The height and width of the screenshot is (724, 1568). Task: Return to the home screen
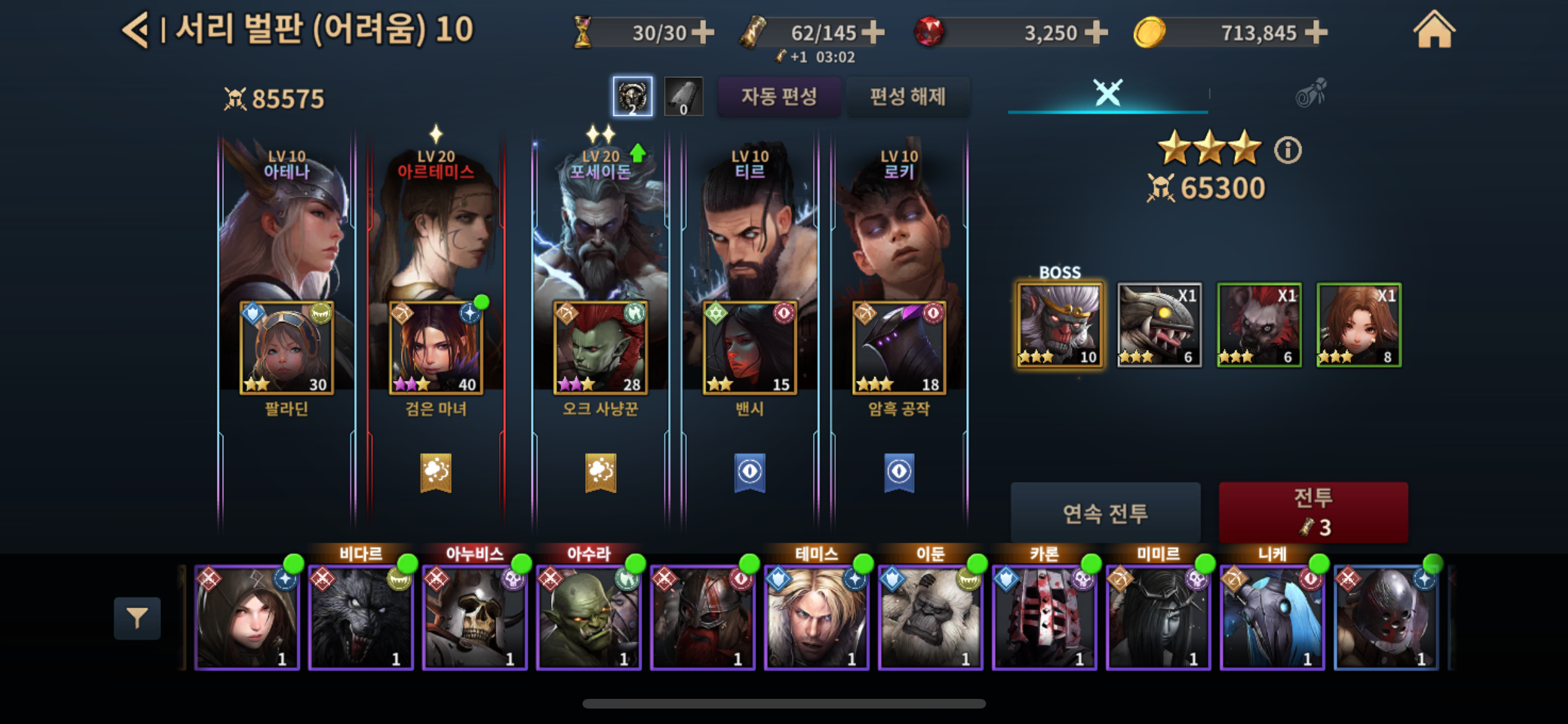point(1433,30)
